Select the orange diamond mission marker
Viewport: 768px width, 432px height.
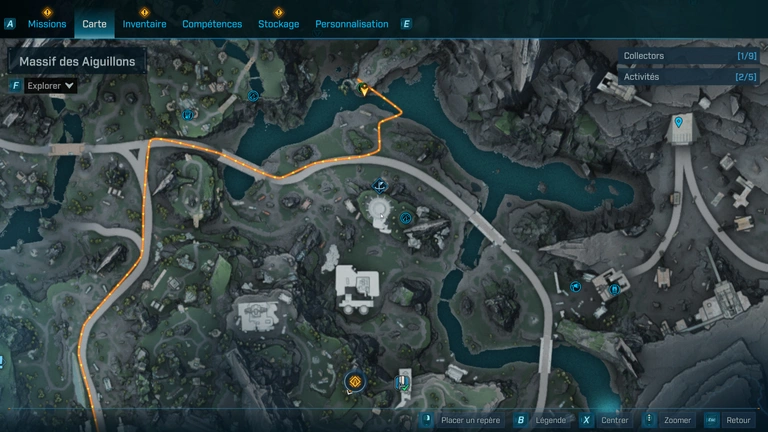(x=353, y=381)
